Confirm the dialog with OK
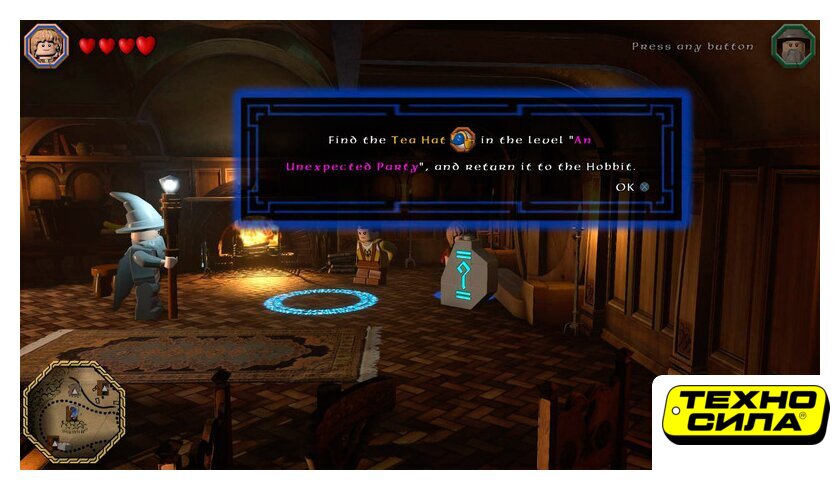The width and height of the screenshot is (840, 490). coord(633,187)
